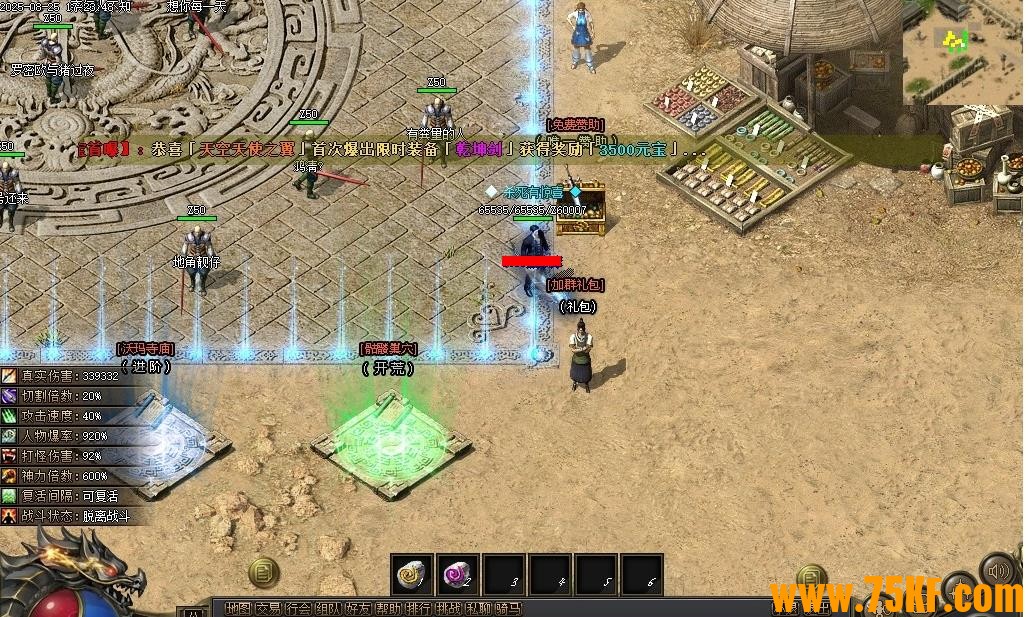Open the 帮助 (Help) button
Screen dimensions: 1028x617
pos(389,607)
